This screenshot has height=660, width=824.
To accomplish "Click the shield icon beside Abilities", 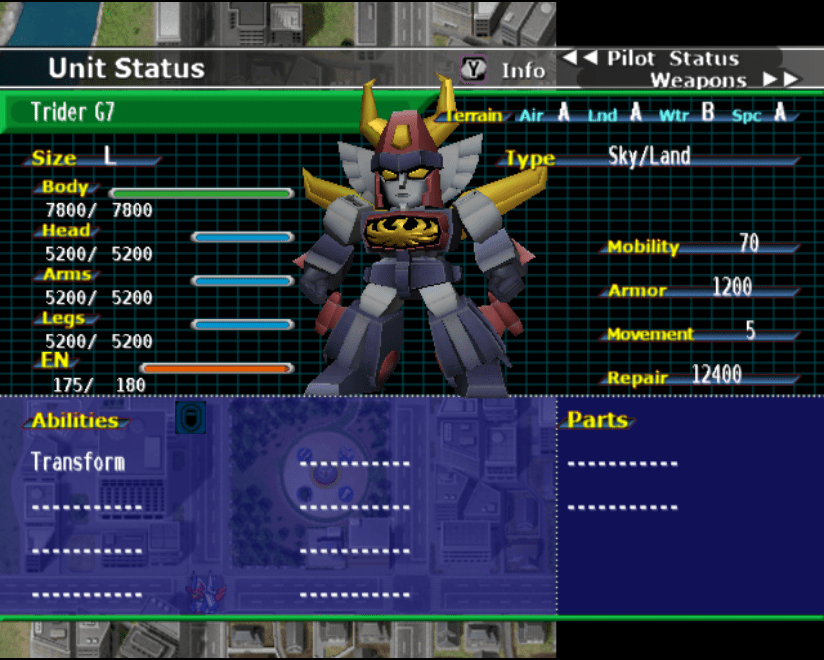I will 190,417.
